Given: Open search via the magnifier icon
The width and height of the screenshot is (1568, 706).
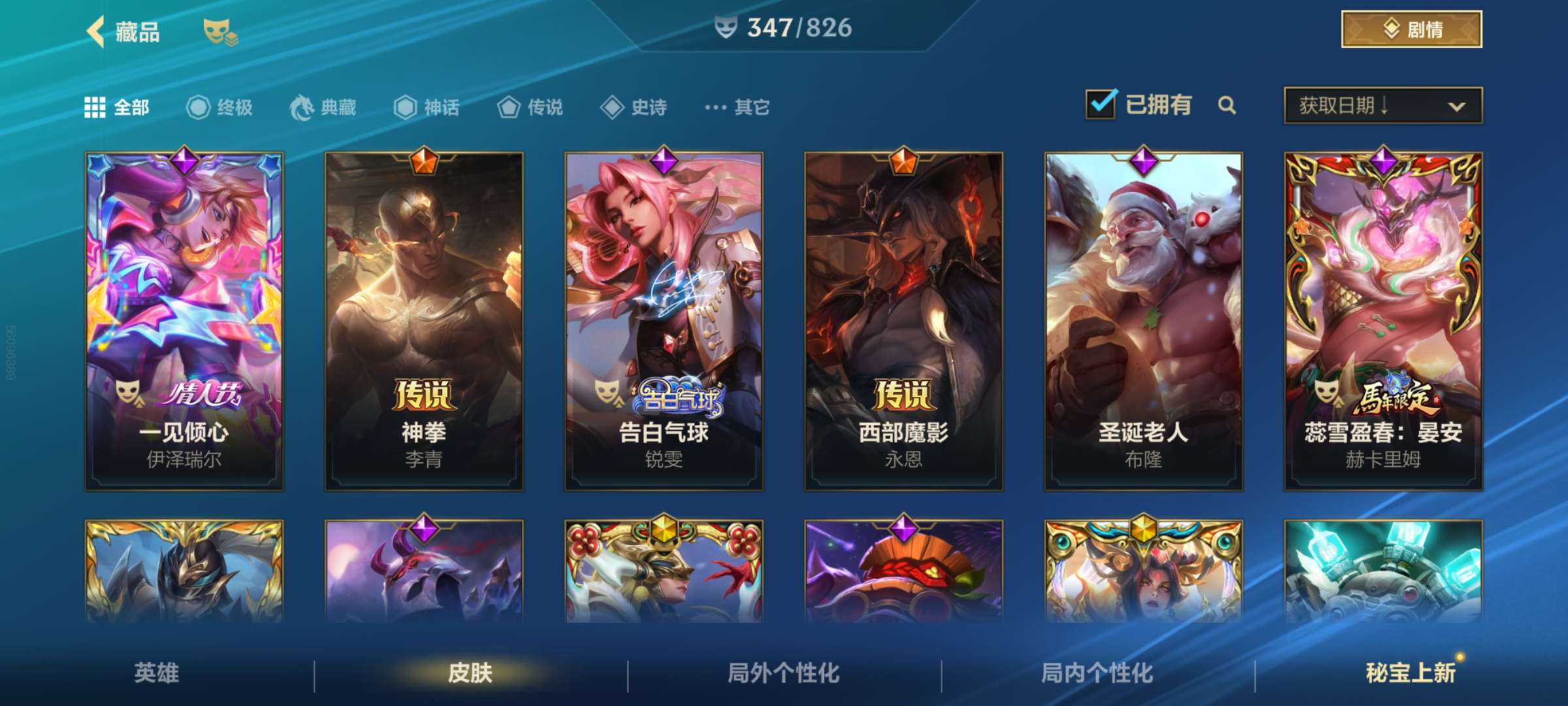Looking at the screenshot, I should point(1228,105).
